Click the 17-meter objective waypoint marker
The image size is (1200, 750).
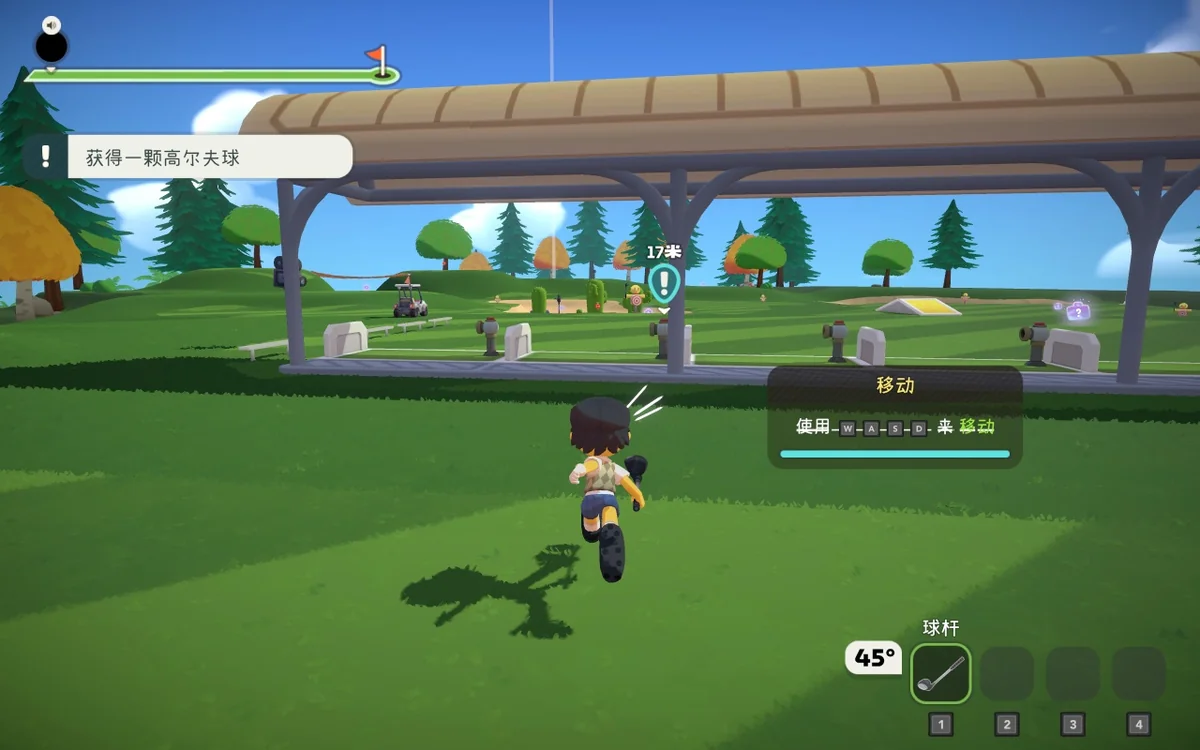(663, 282)
